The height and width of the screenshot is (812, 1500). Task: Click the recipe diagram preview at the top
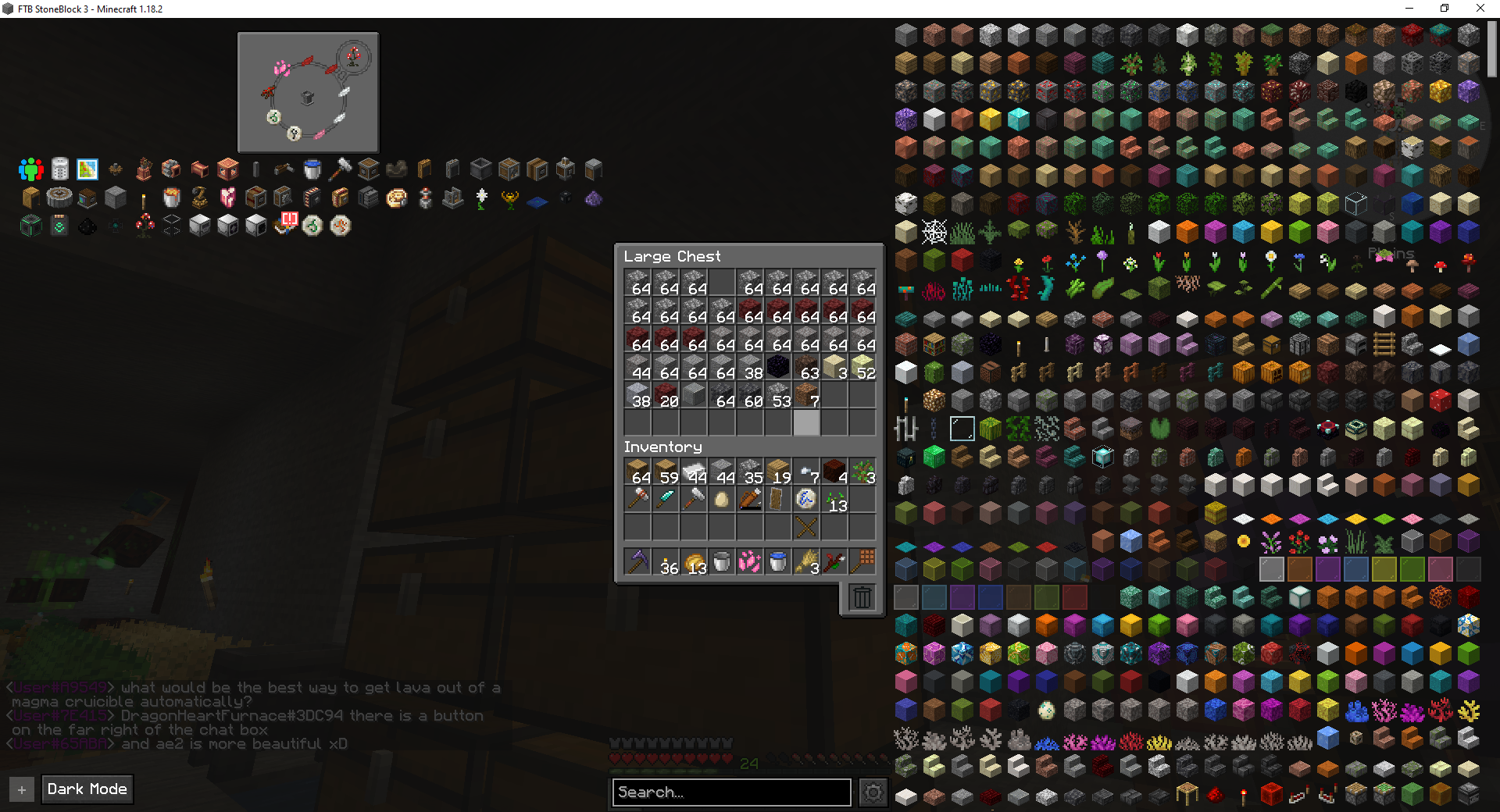click(307, 91)
